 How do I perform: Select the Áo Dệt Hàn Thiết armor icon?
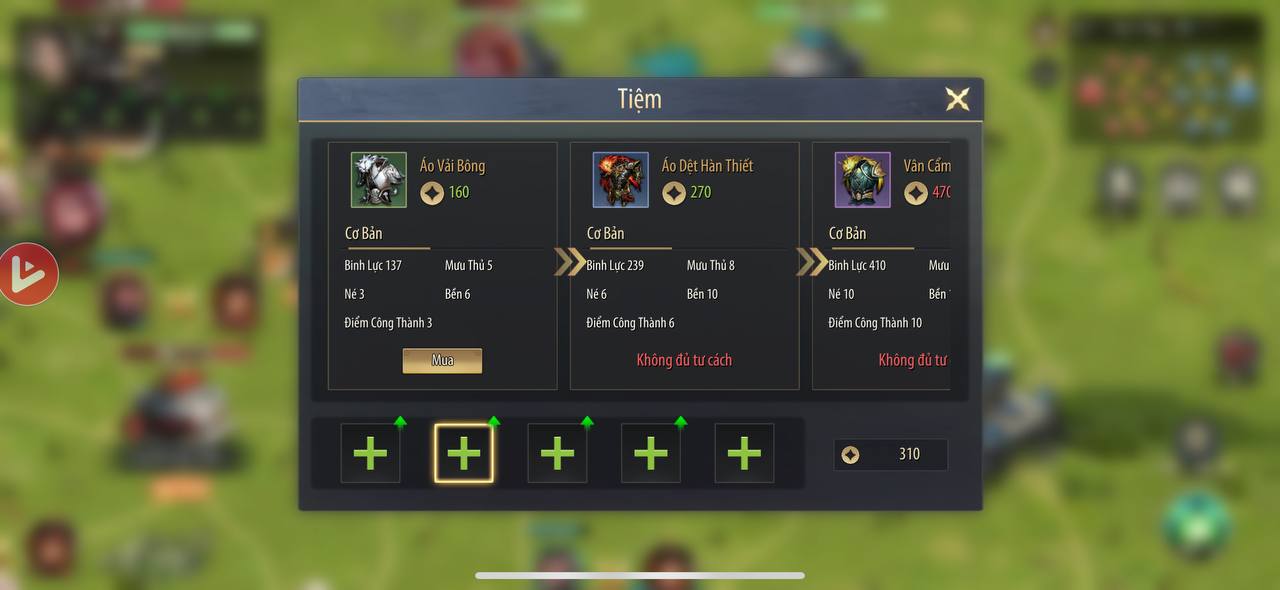coord(621,180)
